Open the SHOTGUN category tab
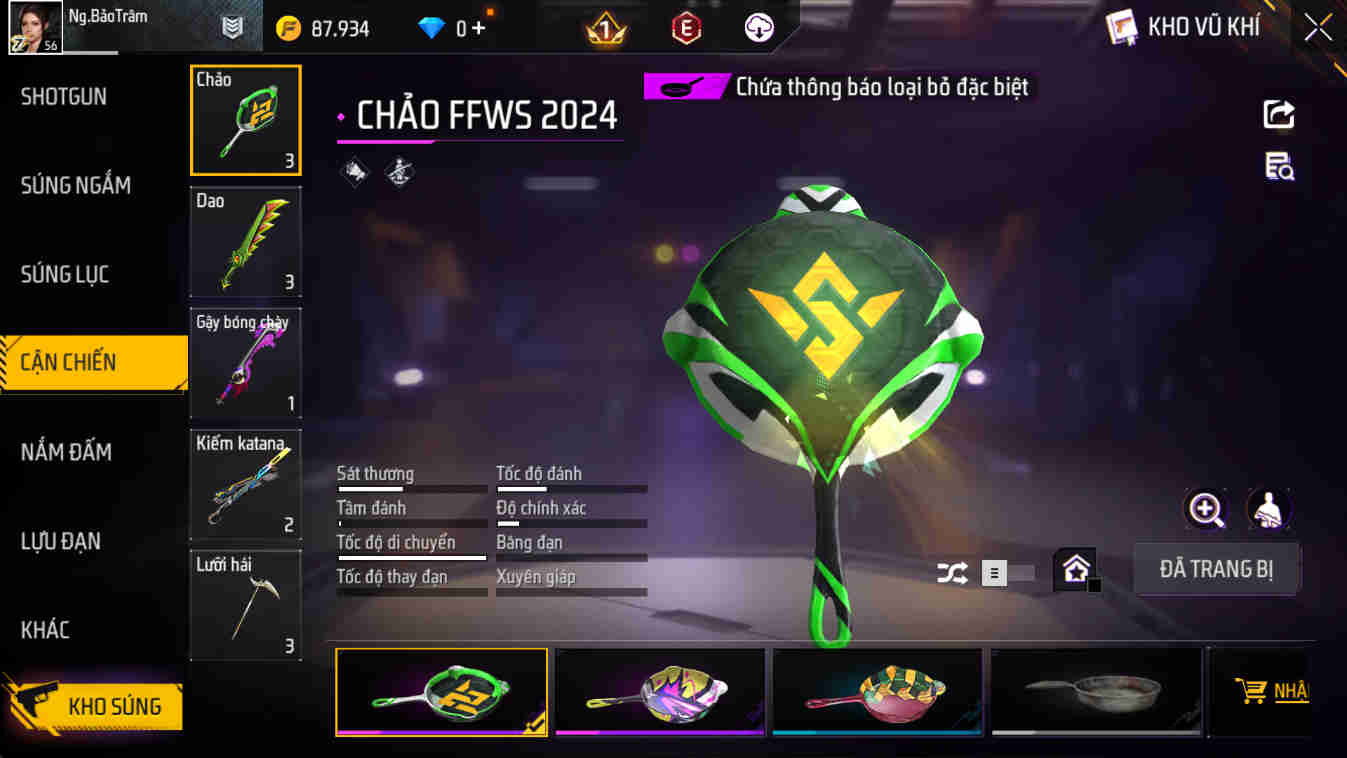The width and height of the screenshot is (1347, 758). click(65, 96)
